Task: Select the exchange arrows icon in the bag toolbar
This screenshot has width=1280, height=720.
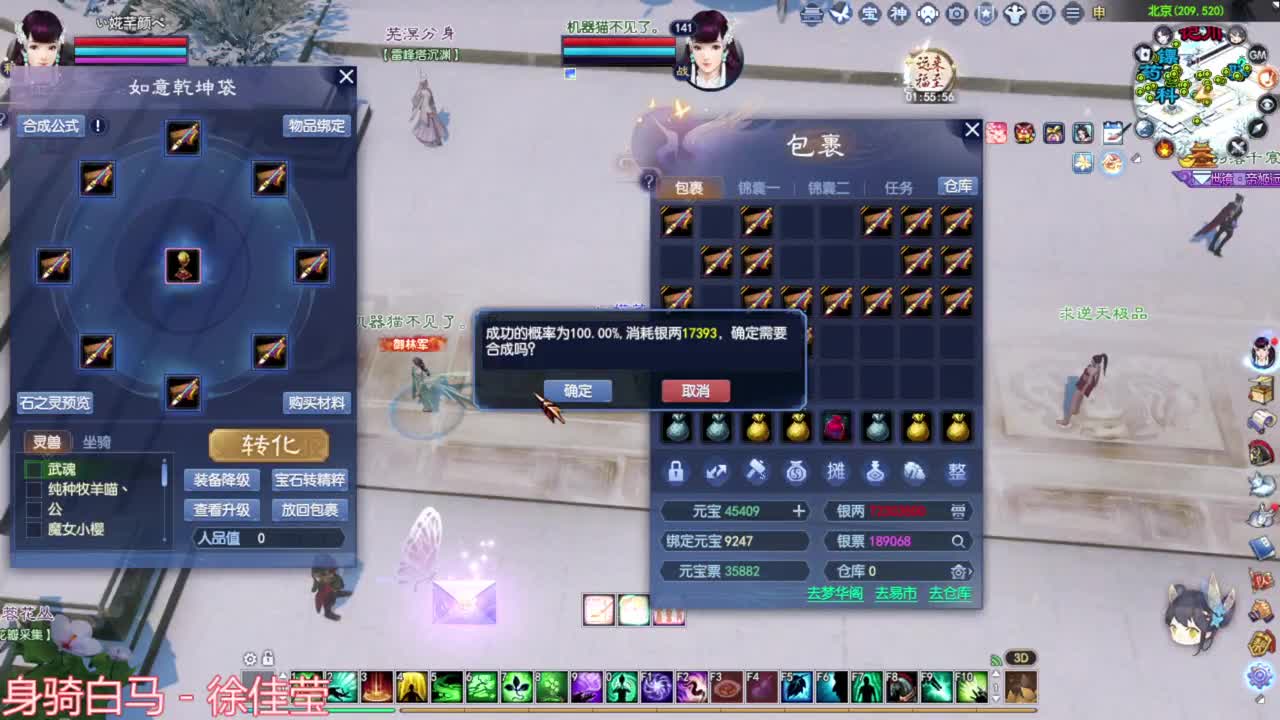Action: click(716, 472)
